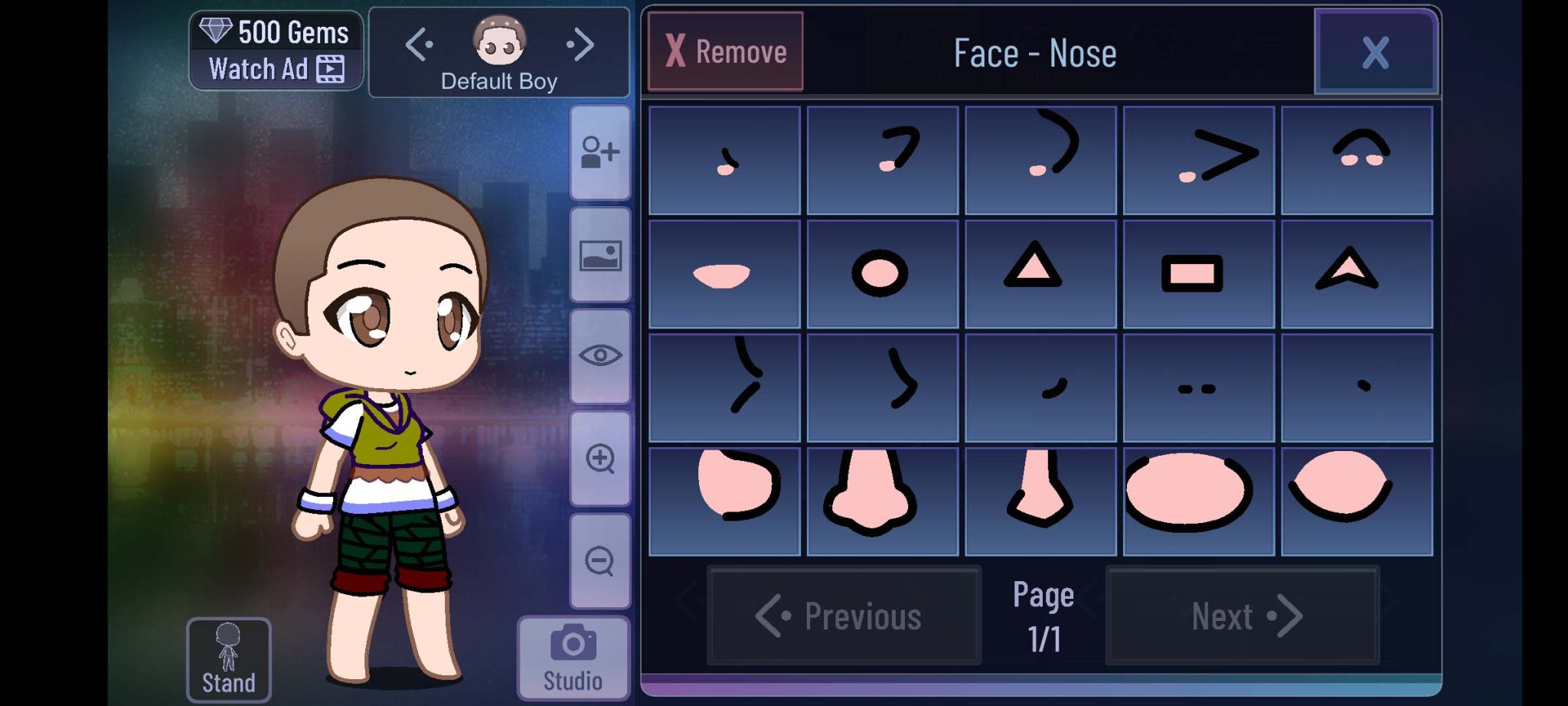
Task: Go to the Next page
Action: click(x=1242, y=616)
